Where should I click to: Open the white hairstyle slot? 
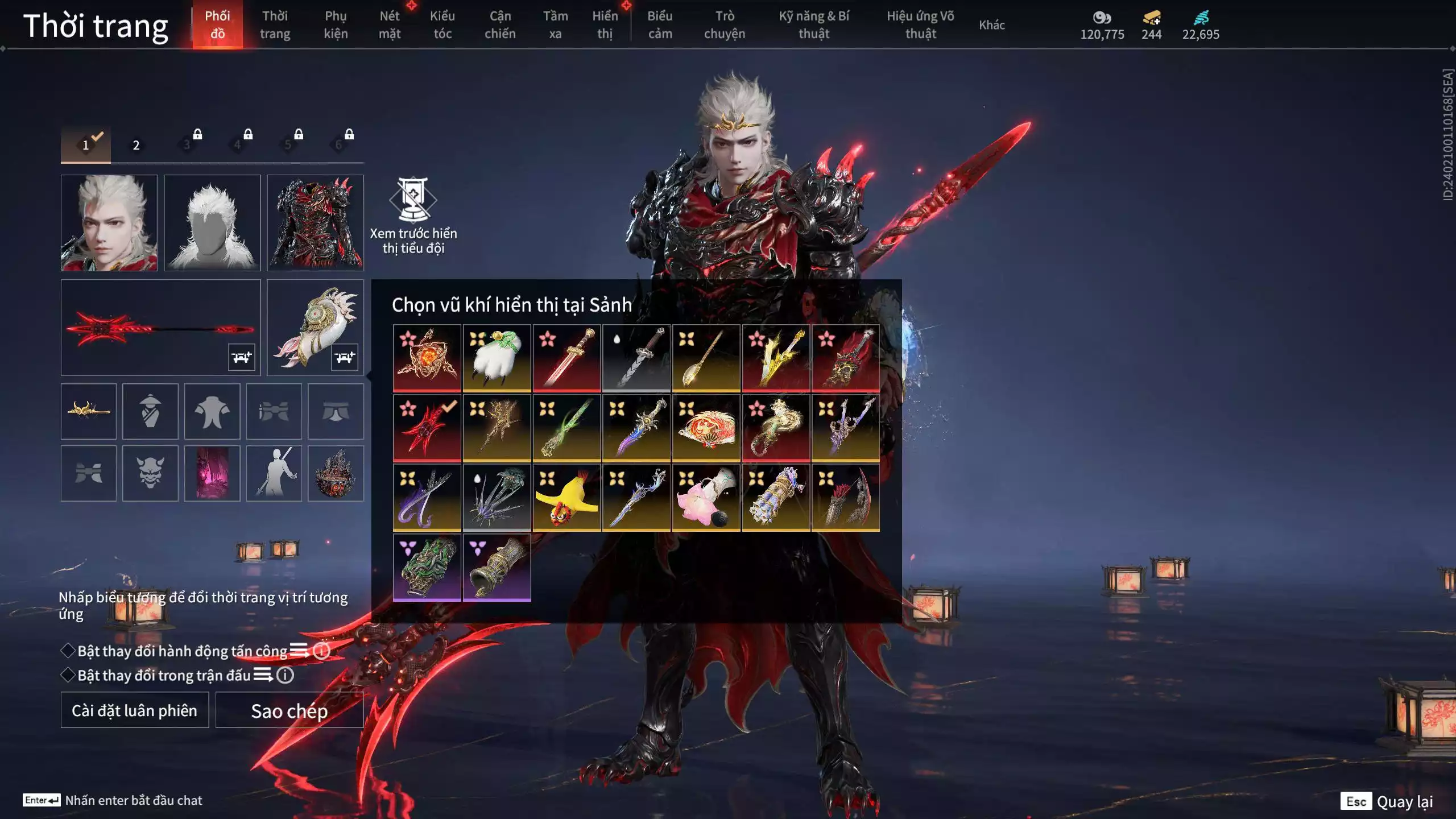pyautogui.click(x=212, y=222)
